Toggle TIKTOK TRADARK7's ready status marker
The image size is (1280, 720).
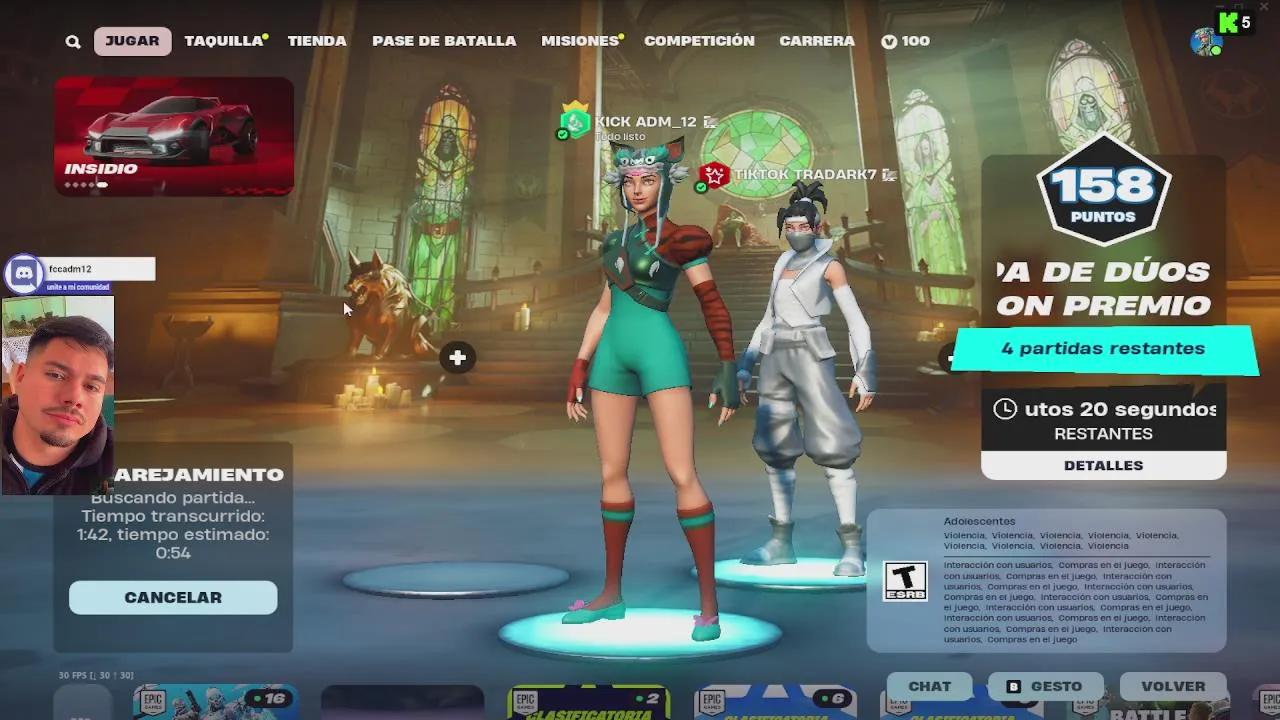[x=701, y=186]
